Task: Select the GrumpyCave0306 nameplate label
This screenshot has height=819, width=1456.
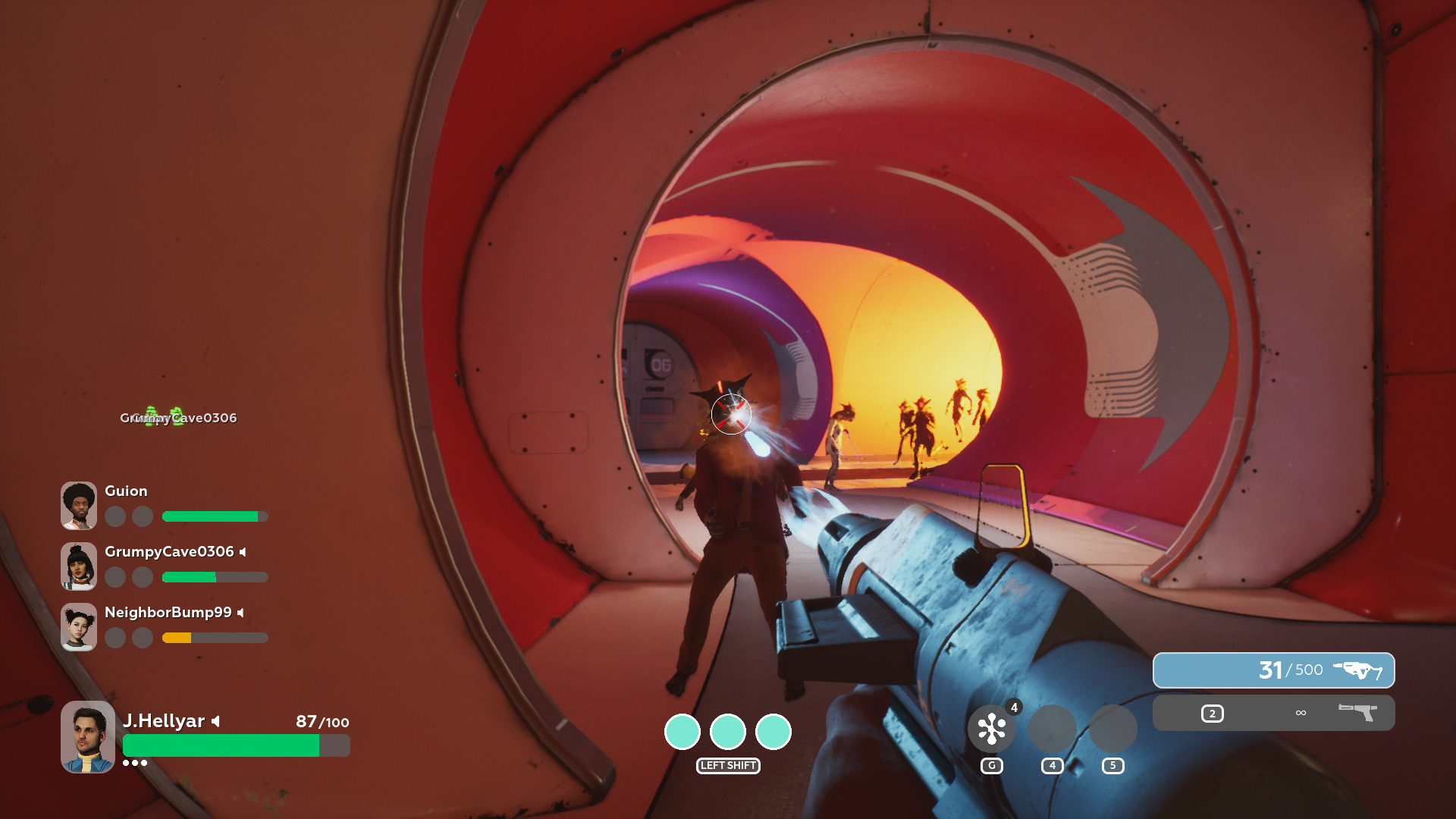Action: point(179,417)
